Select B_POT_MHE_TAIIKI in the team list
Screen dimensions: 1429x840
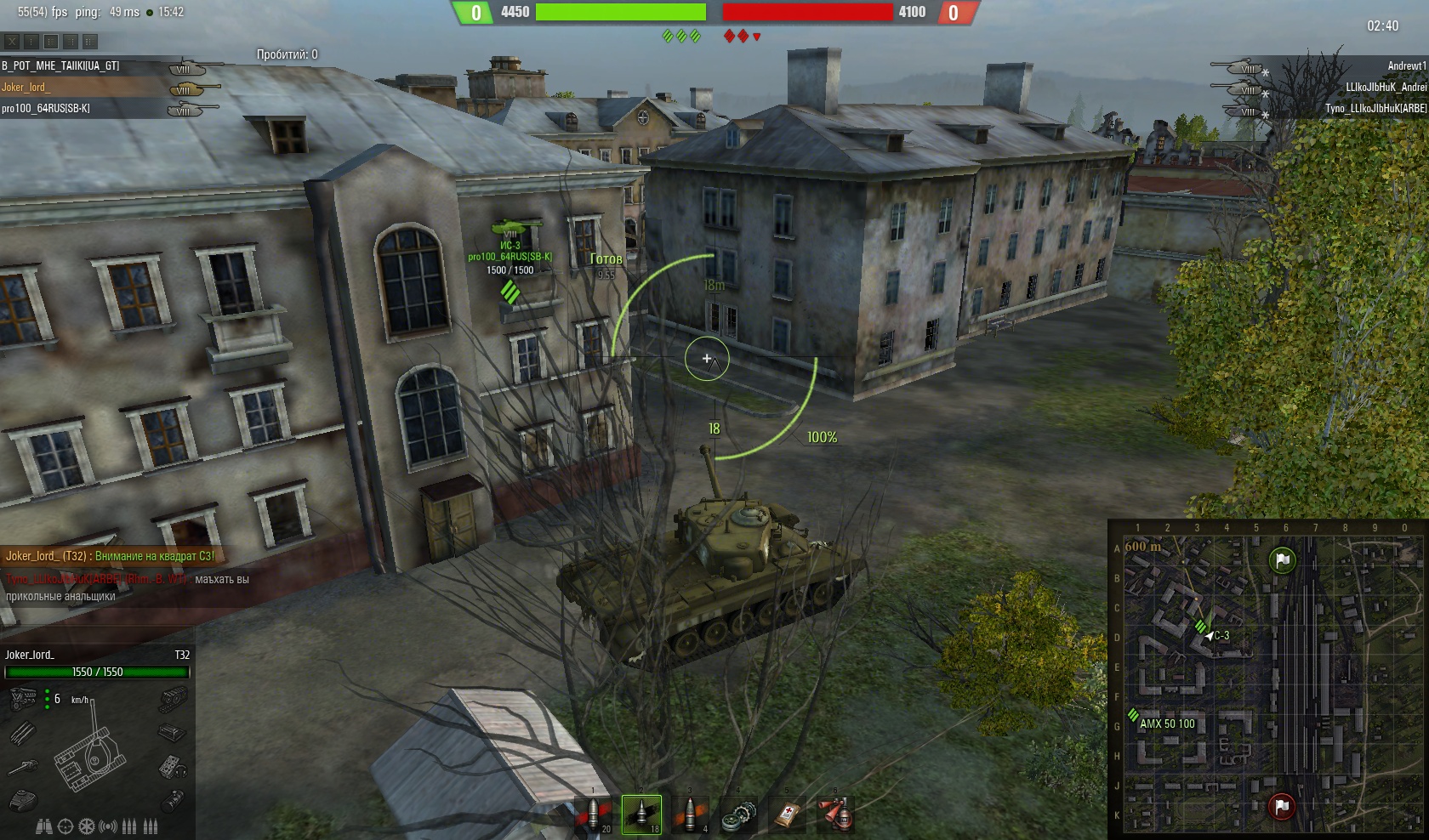click(61, 66)
